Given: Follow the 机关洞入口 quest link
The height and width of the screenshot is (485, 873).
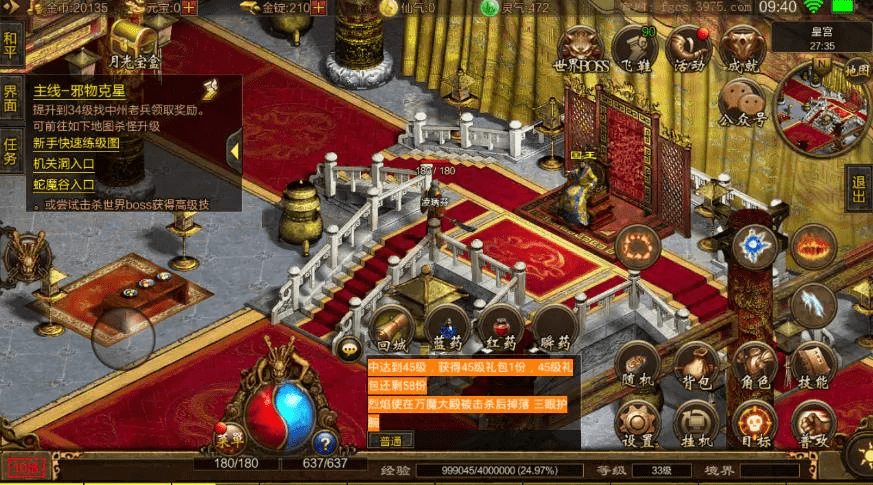Looking at the screenshot, I should point(64,164).
